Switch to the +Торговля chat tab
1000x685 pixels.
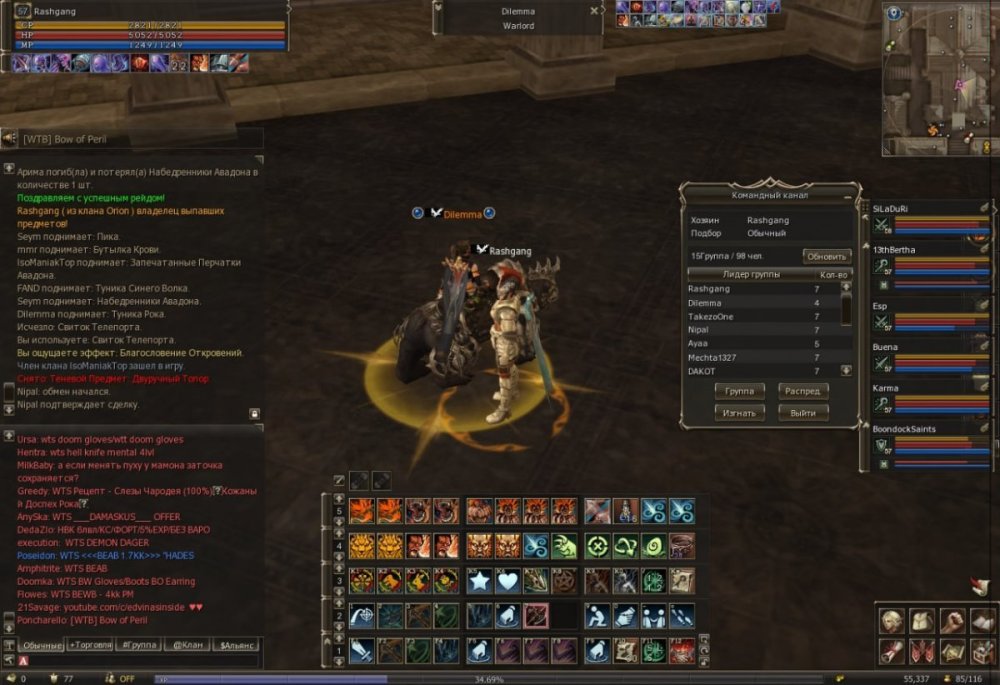90,645
